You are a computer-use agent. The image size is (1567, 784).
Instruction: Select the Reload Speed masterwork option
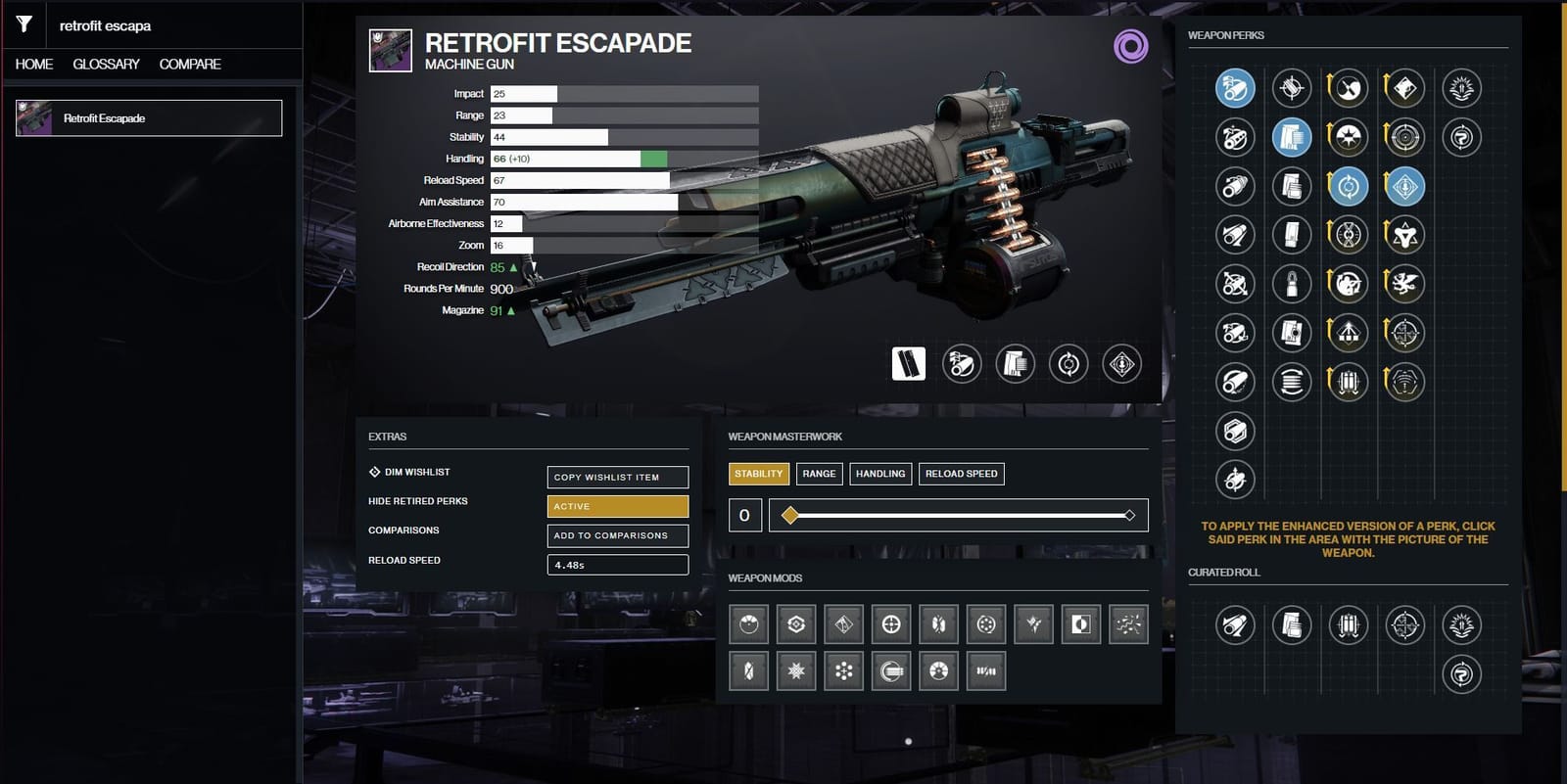tap(961, 473)
